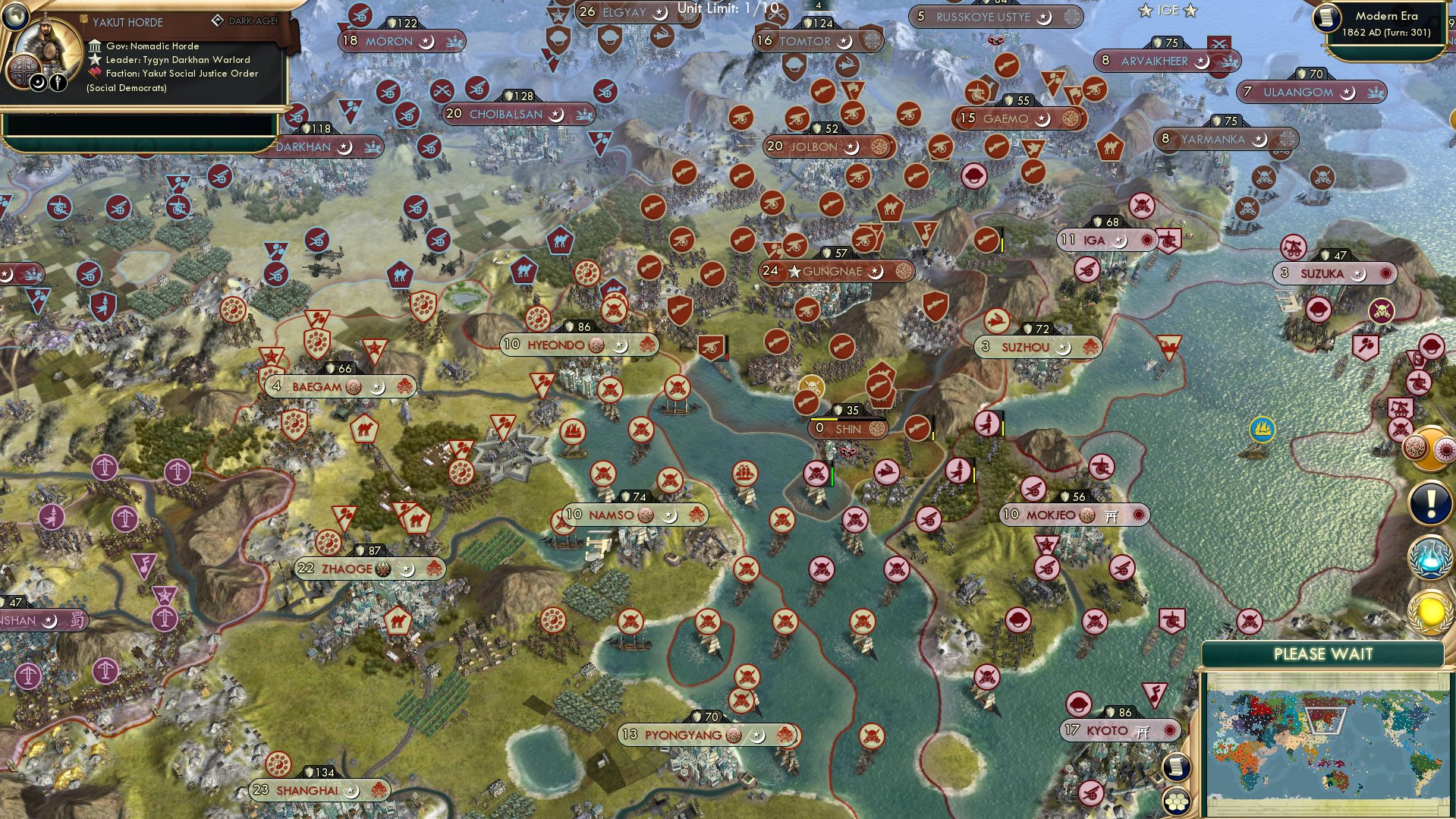Open the notification log scroll icon above the minimap
Viewport: 1456px width, 819px height.
[x=1176, y=767]
